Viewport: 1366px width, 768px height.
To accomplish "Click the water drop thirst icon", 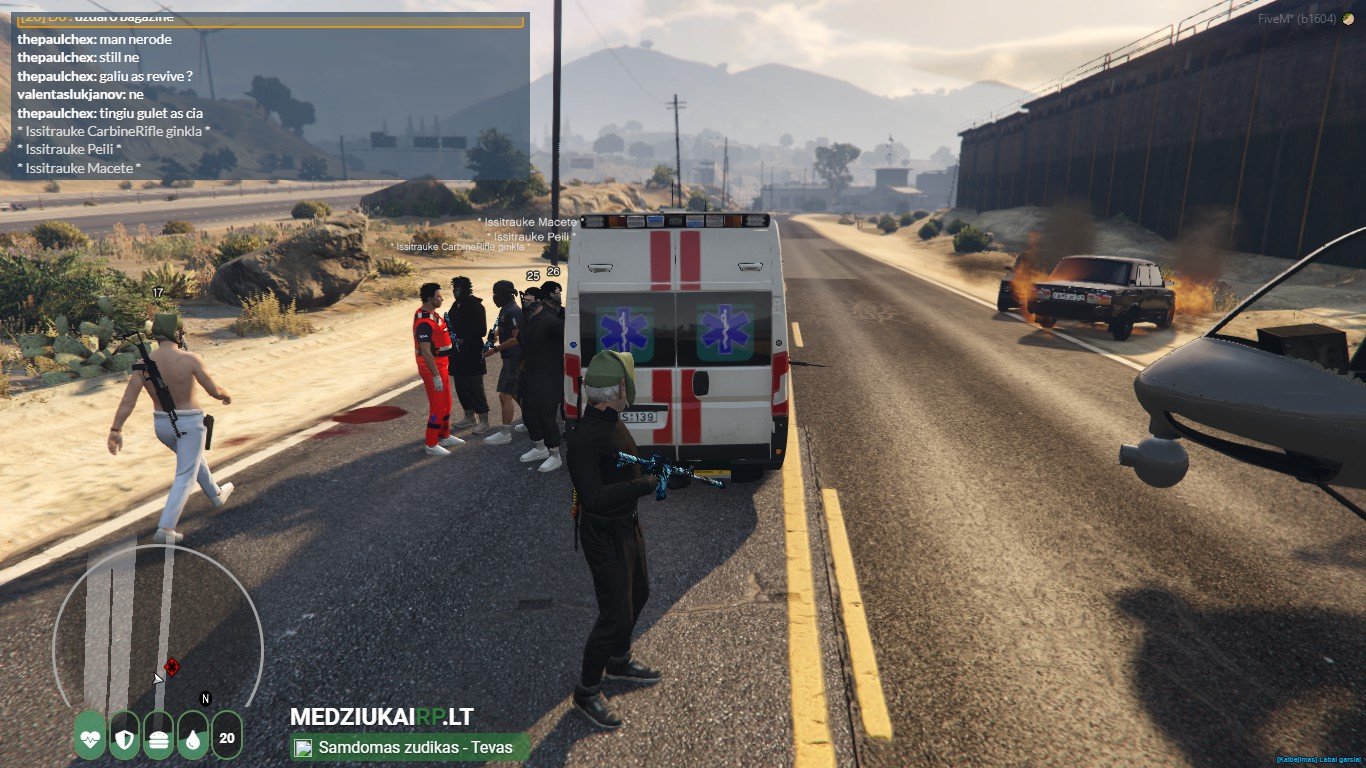I will pyautogui.click(x=192, y=735).
